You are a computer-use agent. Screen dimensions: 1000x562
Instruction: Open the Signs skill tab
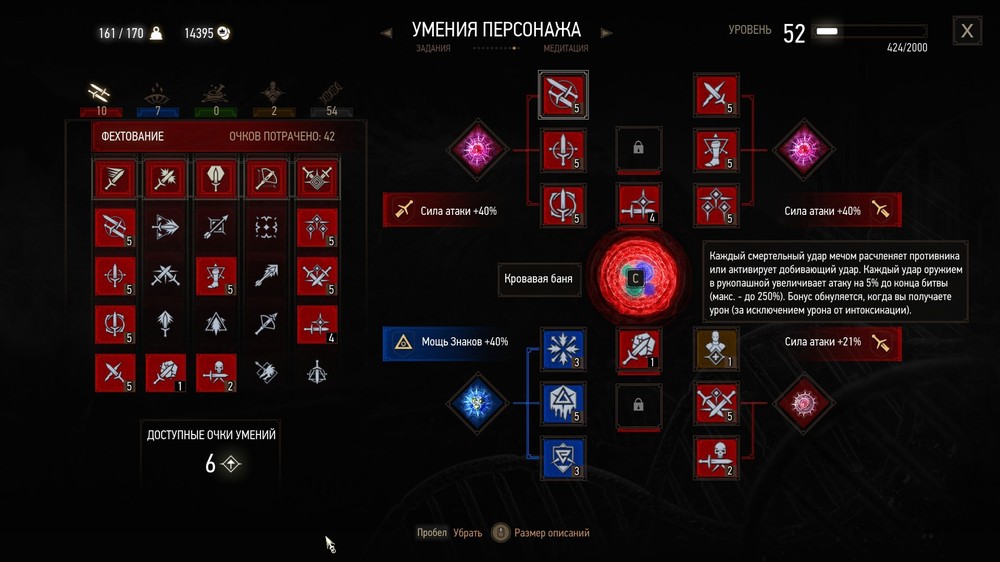[156, 93]
